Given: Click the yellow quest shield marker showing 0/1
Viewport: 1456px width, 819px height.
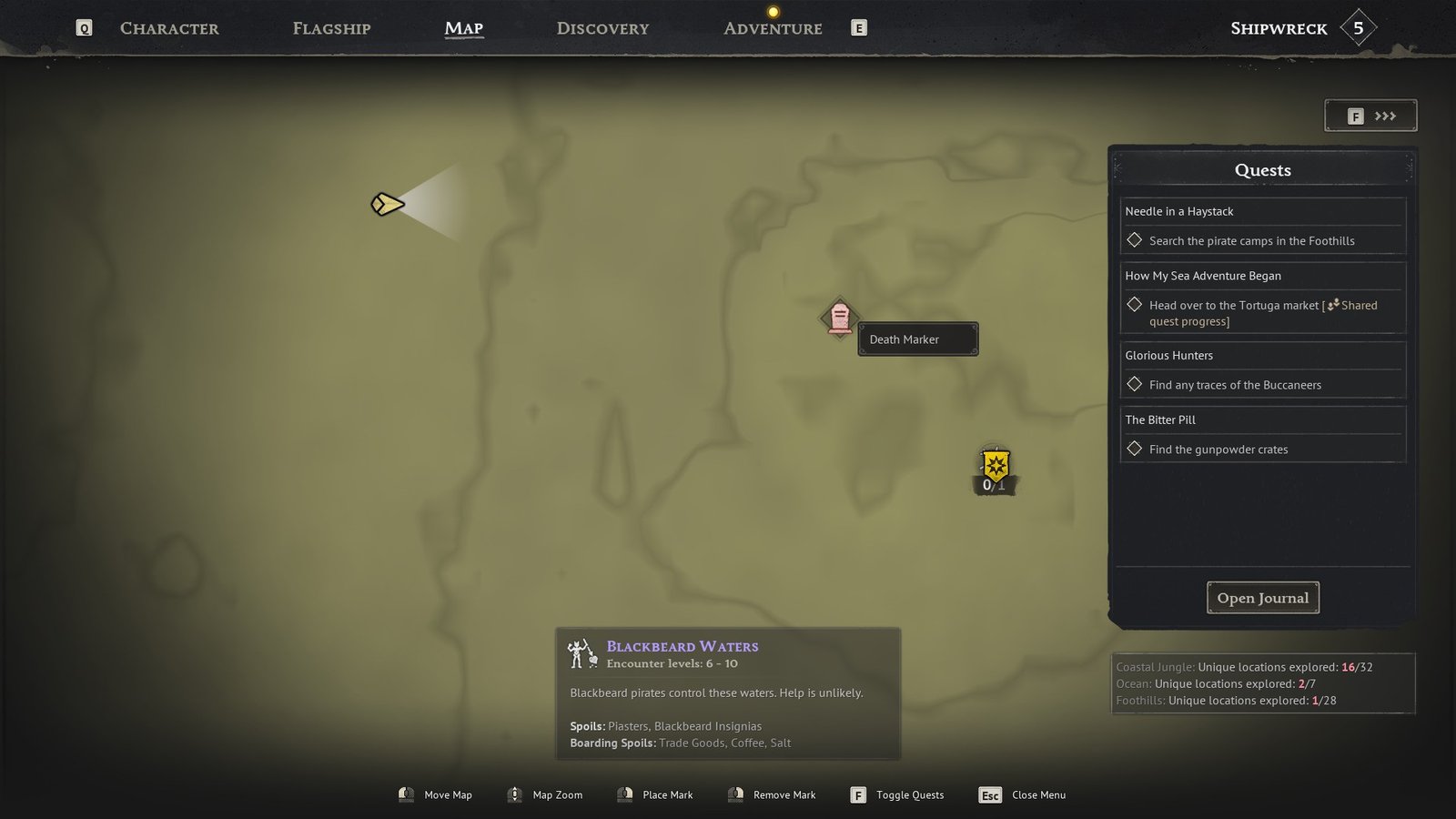Looking at the screenshot, I should [995, 466].
